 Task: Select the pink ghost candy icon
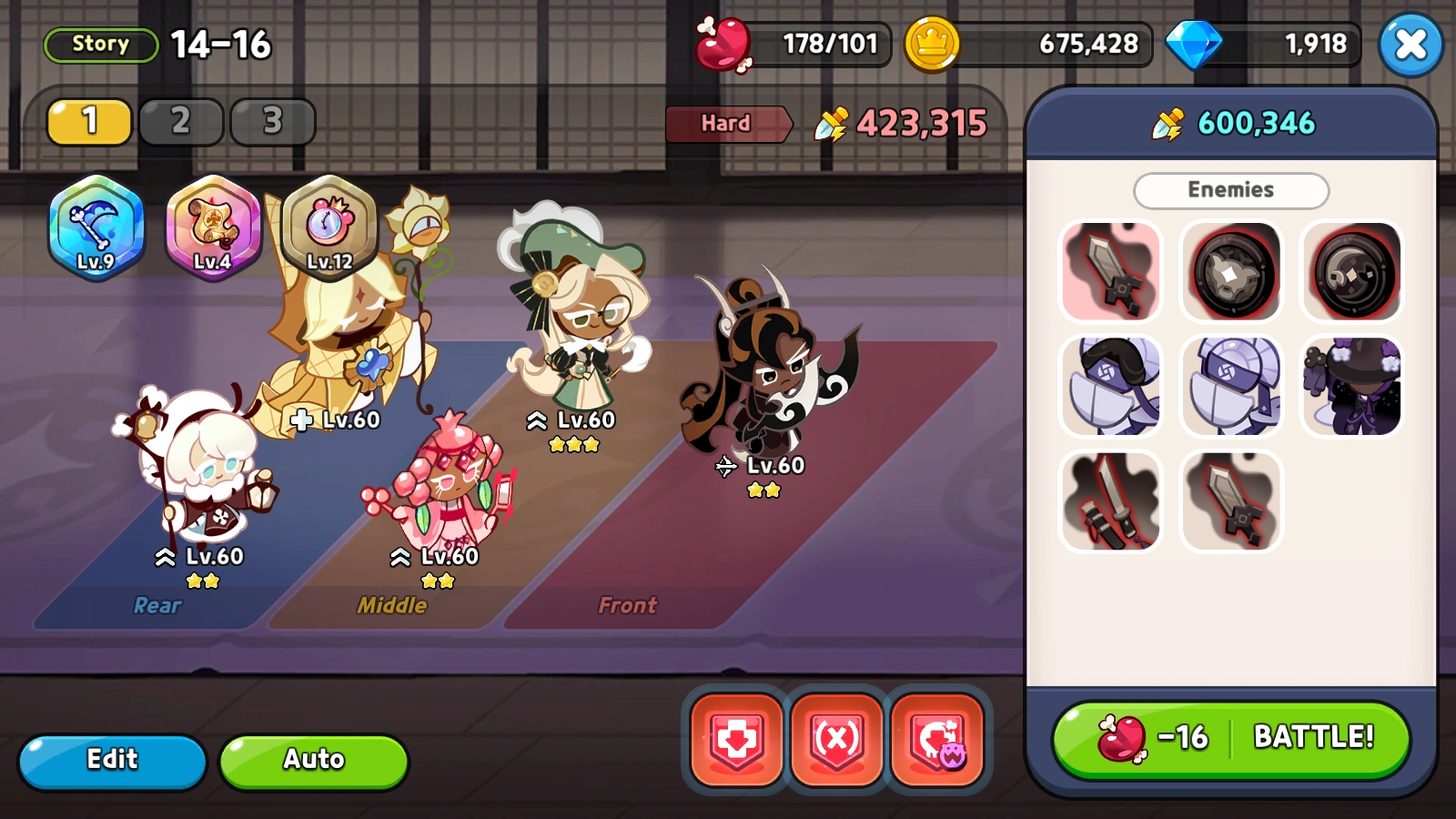pos(938,739)
